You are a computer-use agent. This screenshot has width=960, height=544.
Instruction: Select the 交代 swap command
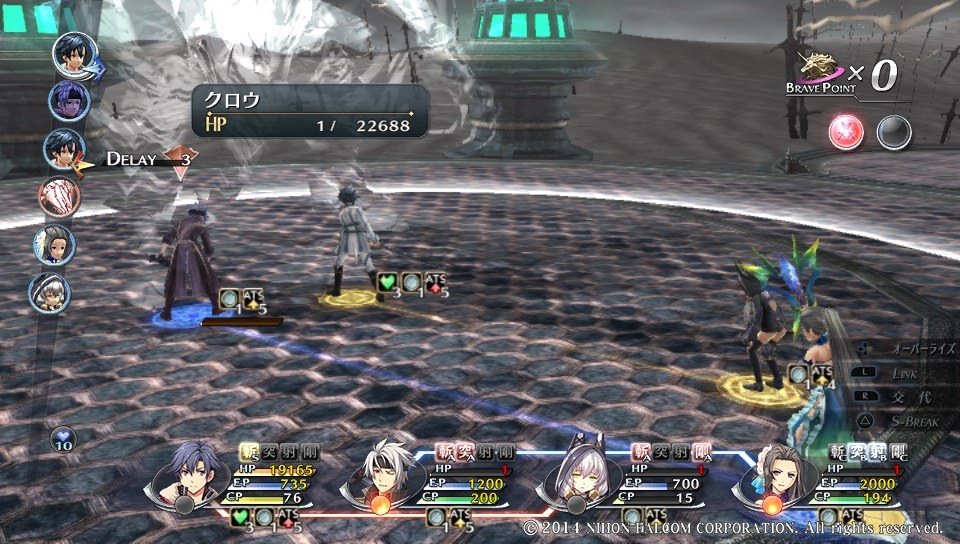(905, 396)
